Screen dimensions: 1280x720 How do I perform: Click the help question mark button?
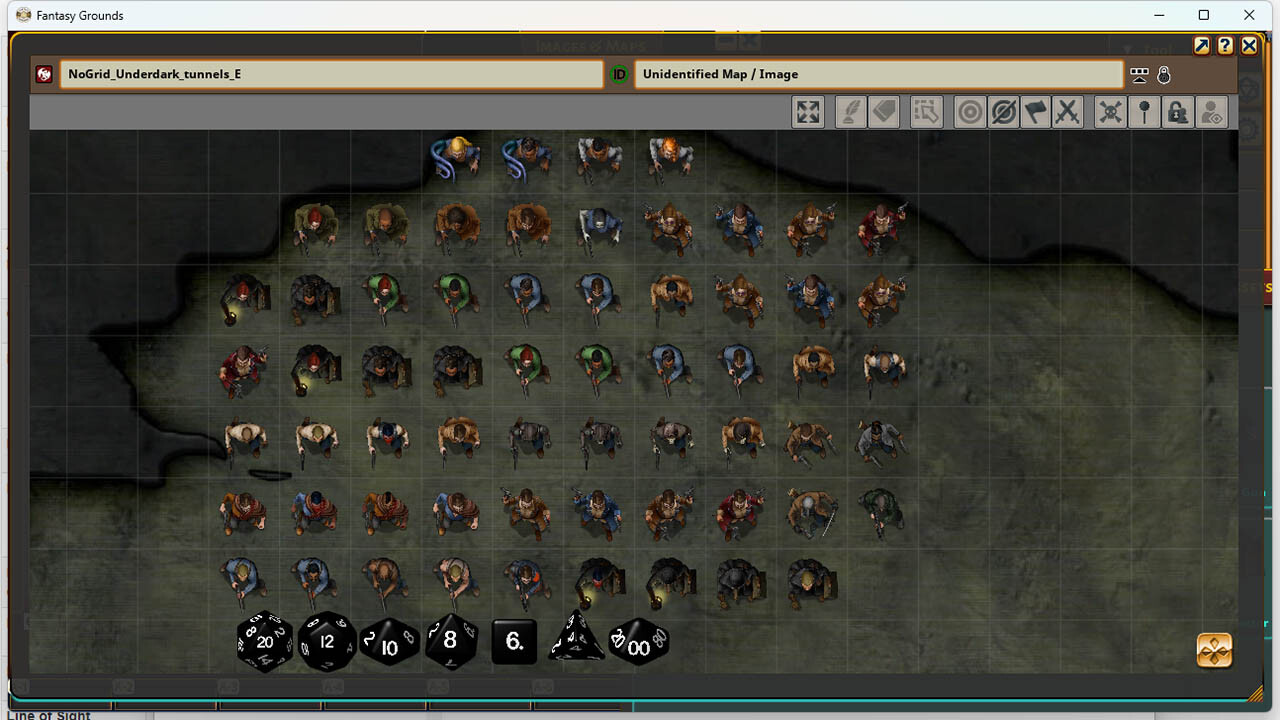coord(1225,45)
